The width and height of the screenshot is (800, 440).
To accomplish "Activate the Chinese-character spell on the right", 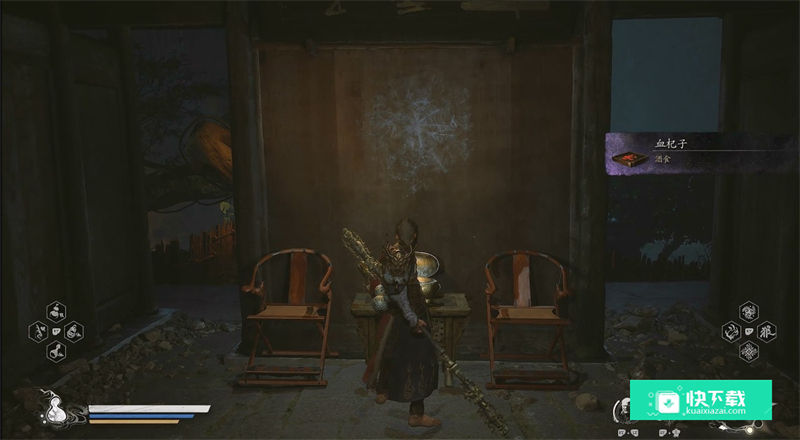I will point(766,331).
